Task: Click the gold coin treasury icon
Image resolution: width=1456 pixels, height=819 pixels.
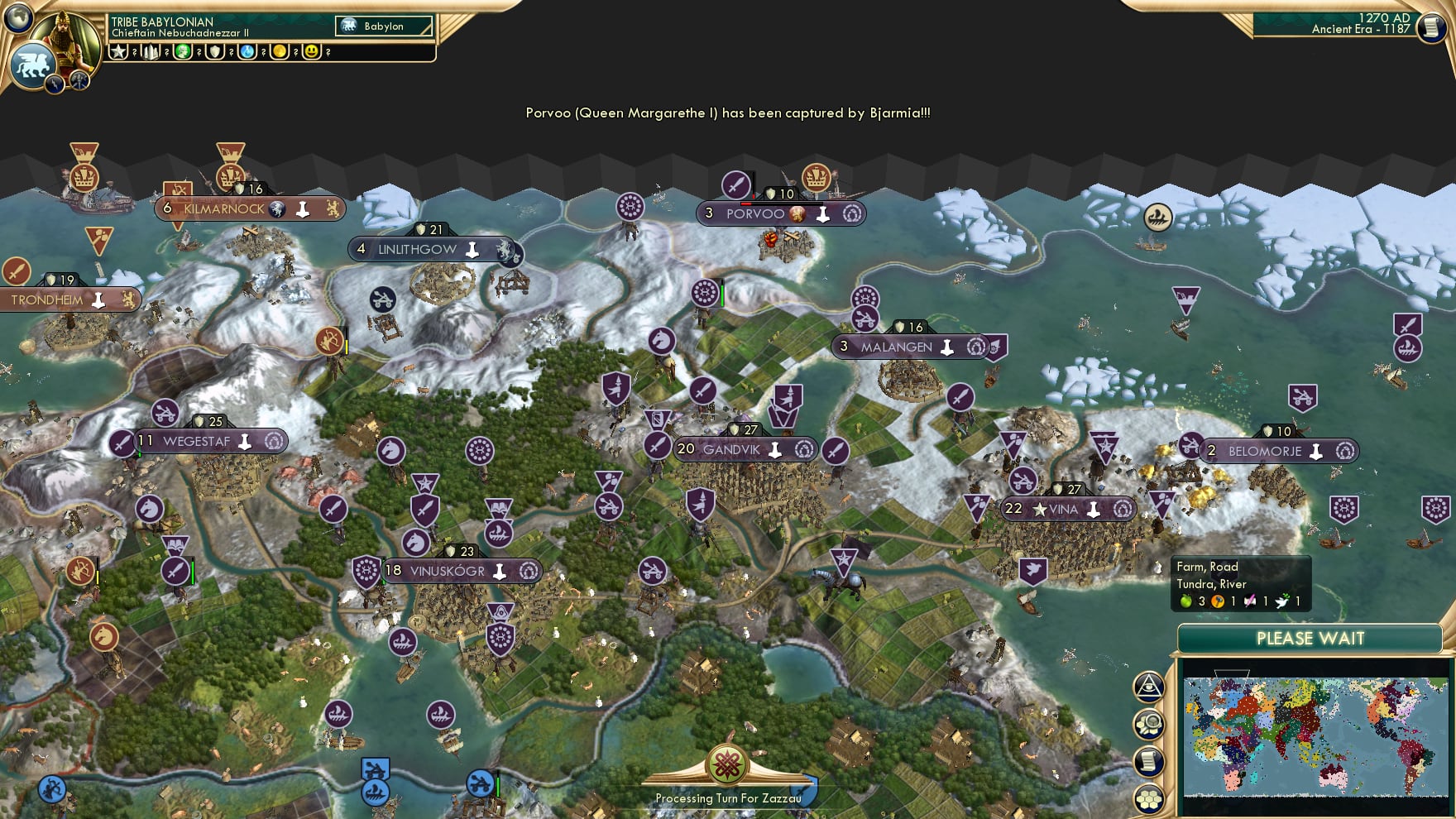Action: tap(279, 52)
